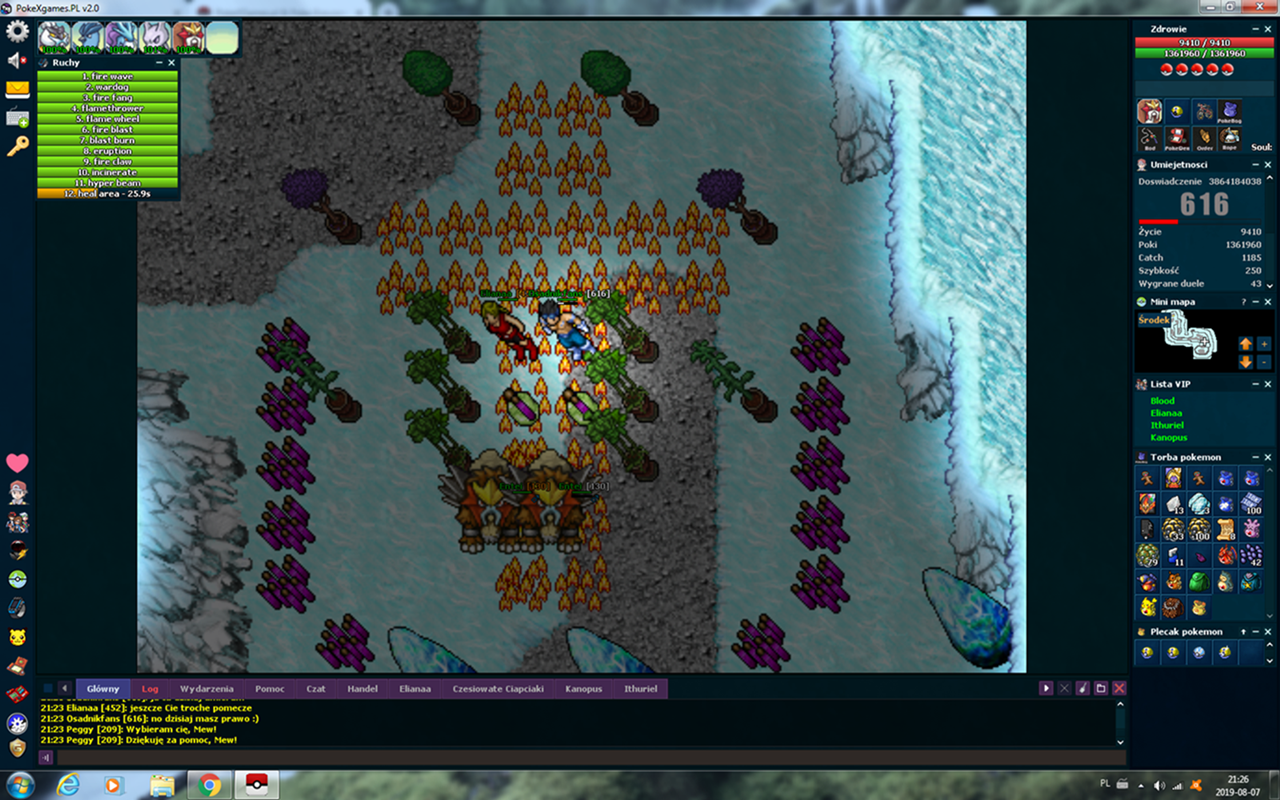Select Kanopus in the VIP list

pyautogui.click(x=1168, y=438)
